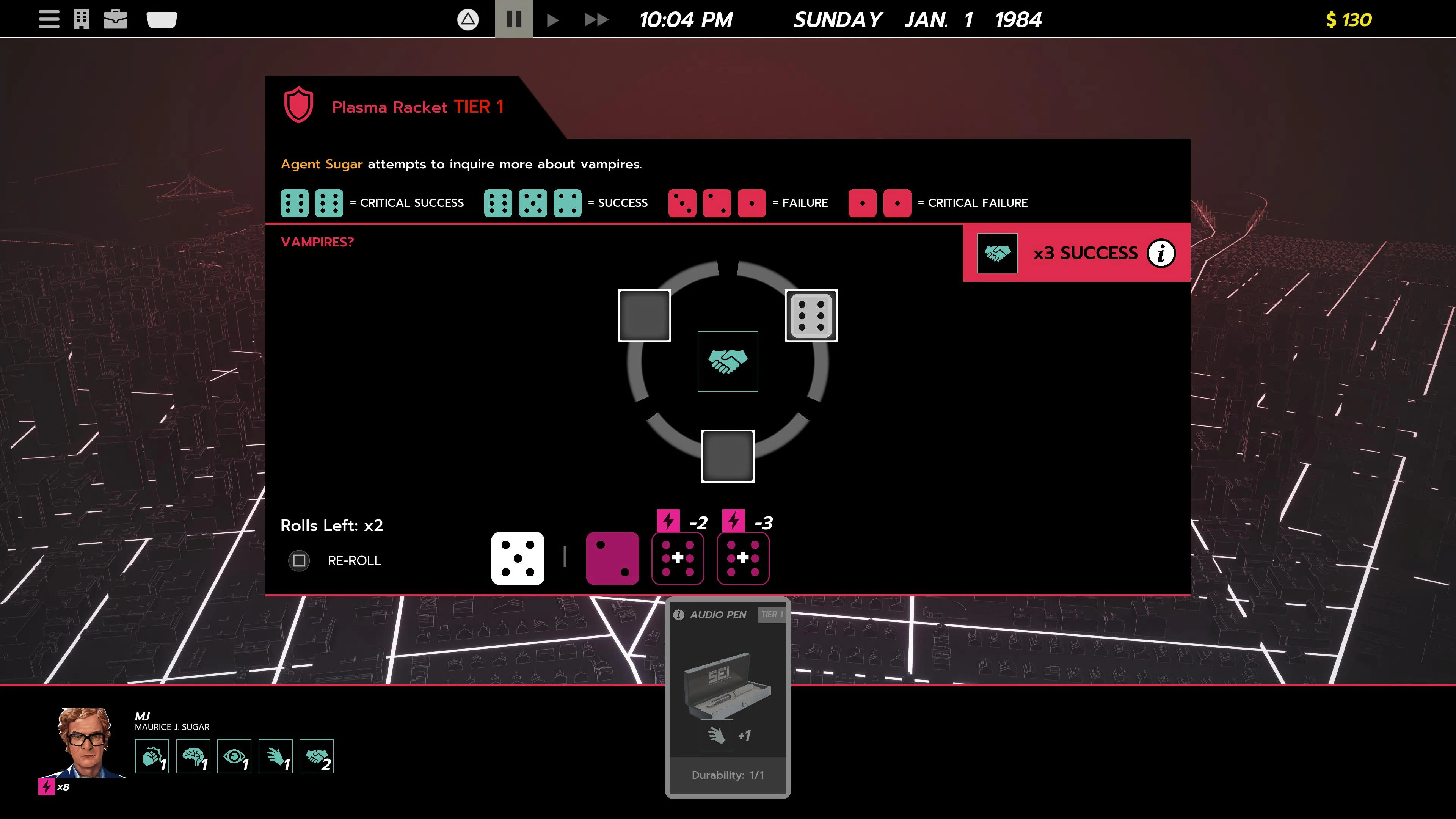Viewport: 1456px width, 819px height.
Task: Pause the game with the pause button
Action: click(x=513, y=19)
